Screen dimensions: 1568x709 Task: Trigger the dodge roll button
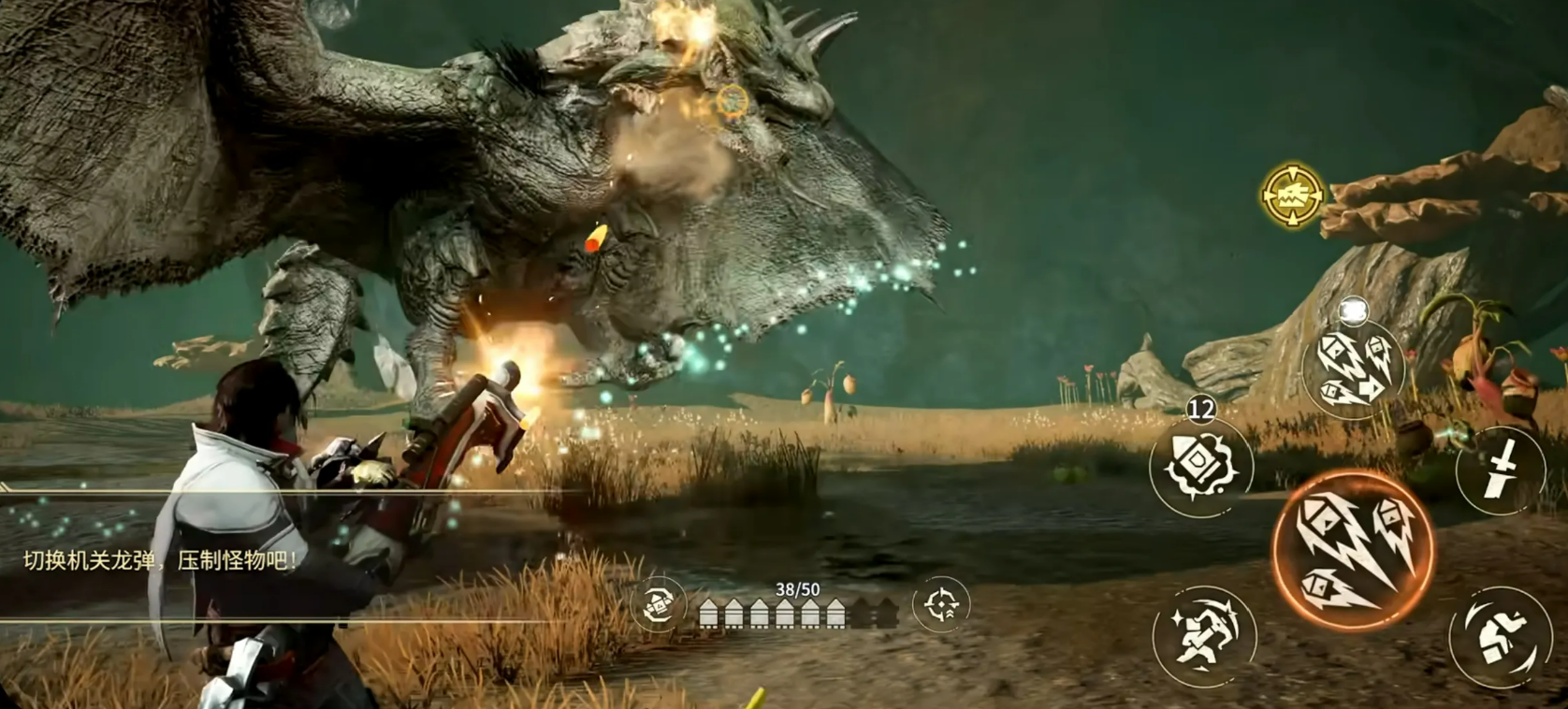click(x=1500, y=637)
